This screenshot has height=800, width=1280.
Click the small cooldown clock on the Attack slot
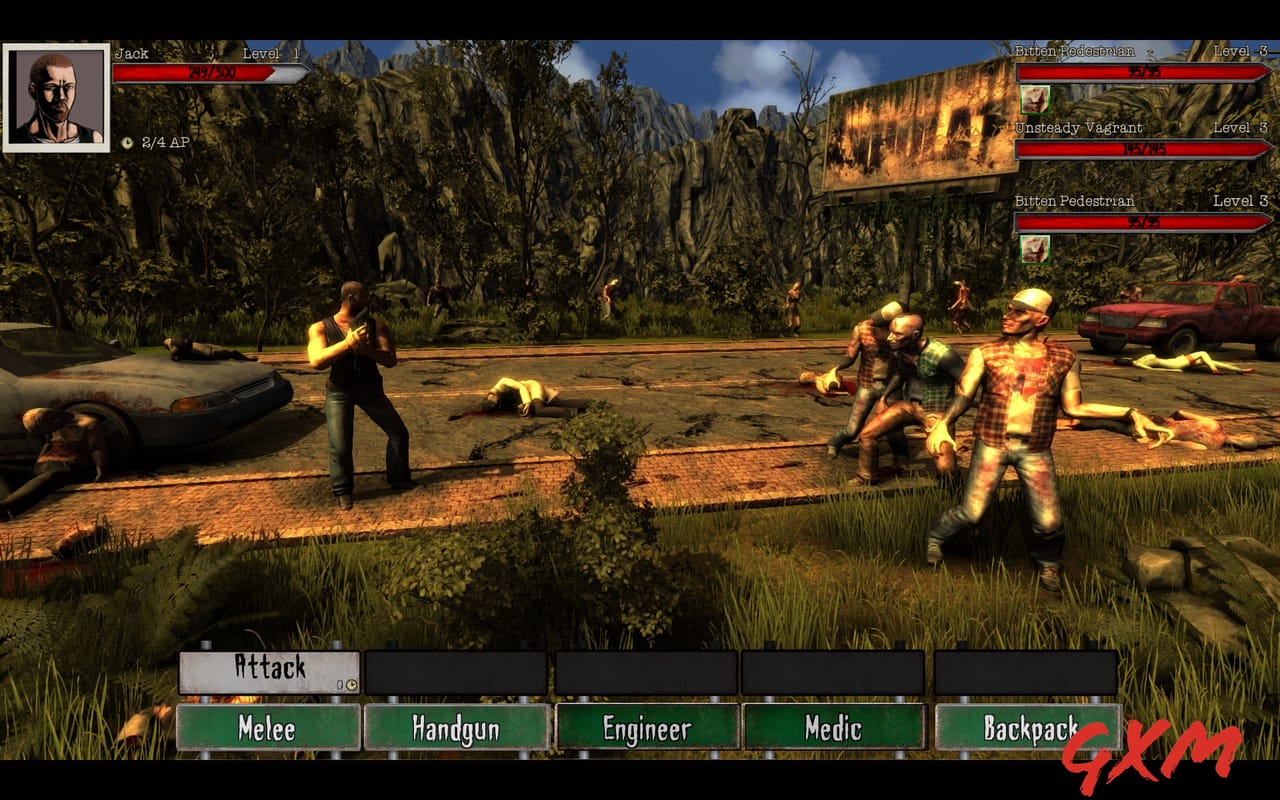point(352,685)
